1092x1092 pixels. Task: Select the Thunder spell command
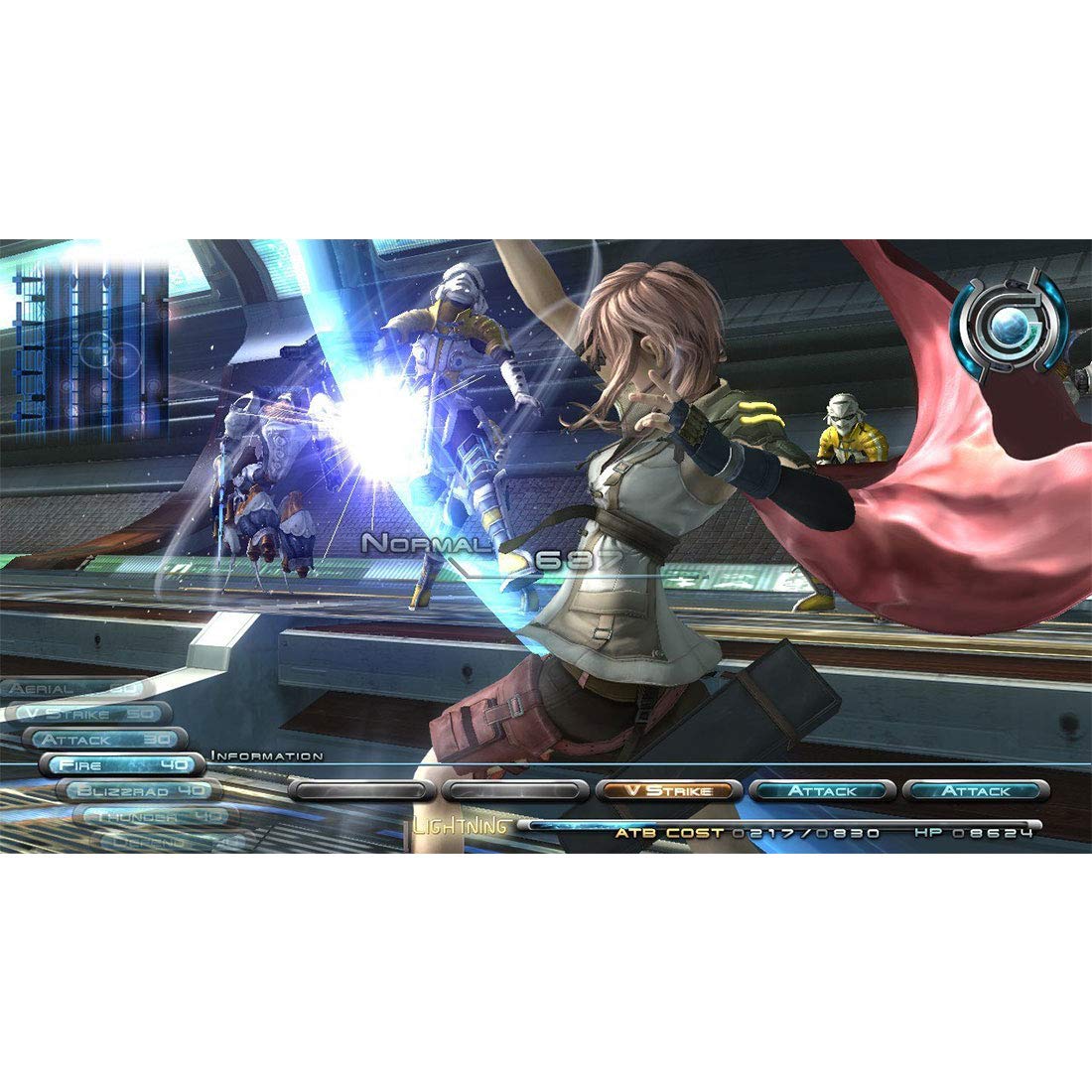click(155, 816)
